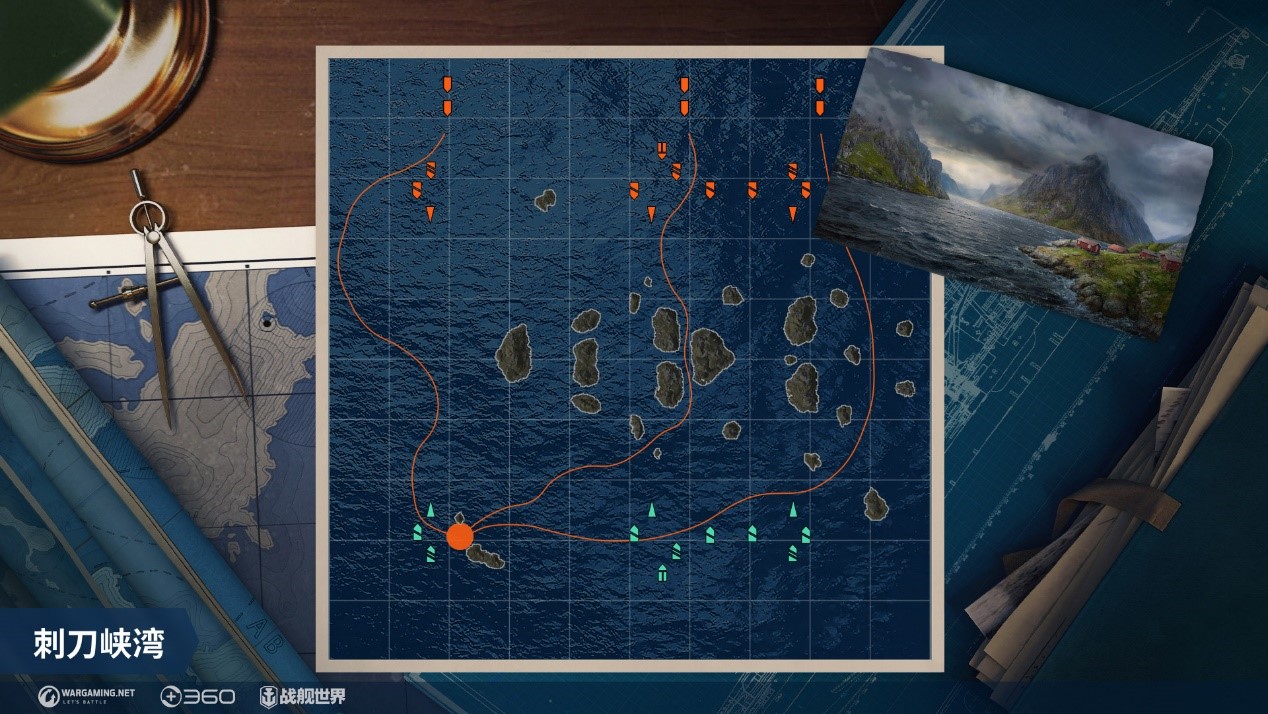Click the orange circle objective marker on the map
The height and width of the screenshot is (714, 1268).
click(459, 536)
